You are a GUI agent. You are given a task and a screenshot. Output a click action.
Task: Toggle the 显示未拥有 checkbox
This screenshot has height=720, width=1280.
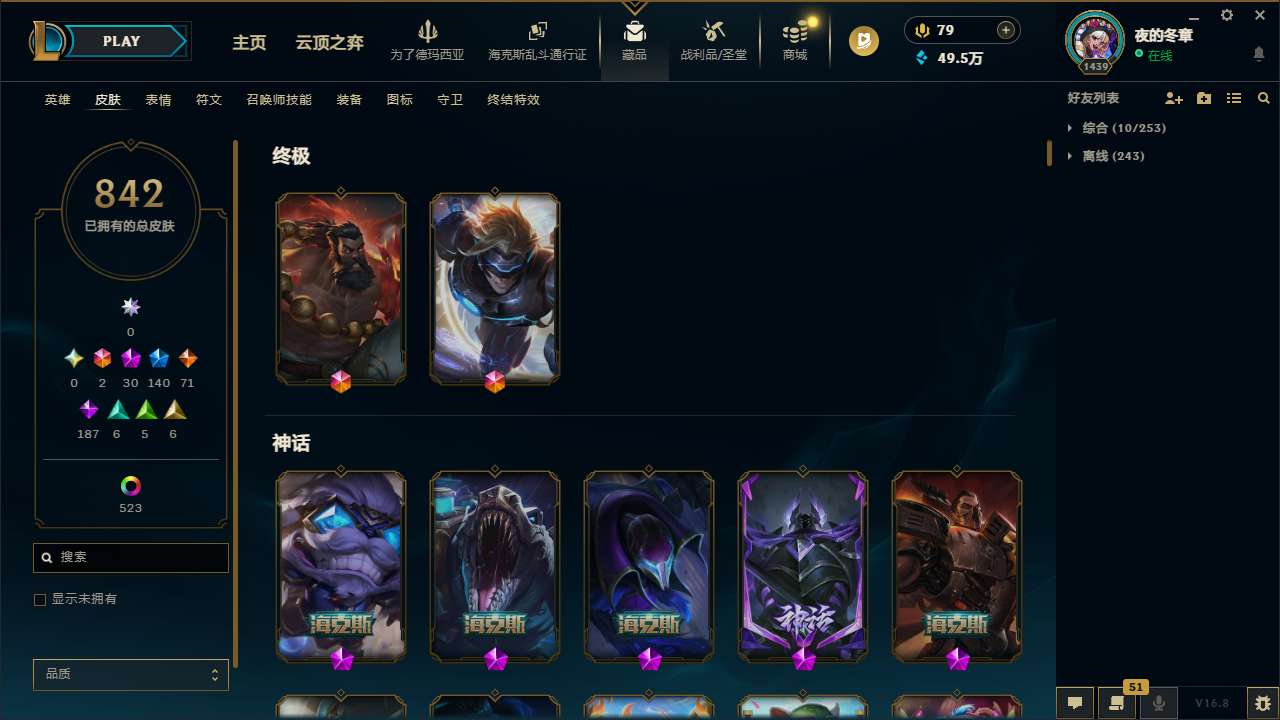coord(40,599)
